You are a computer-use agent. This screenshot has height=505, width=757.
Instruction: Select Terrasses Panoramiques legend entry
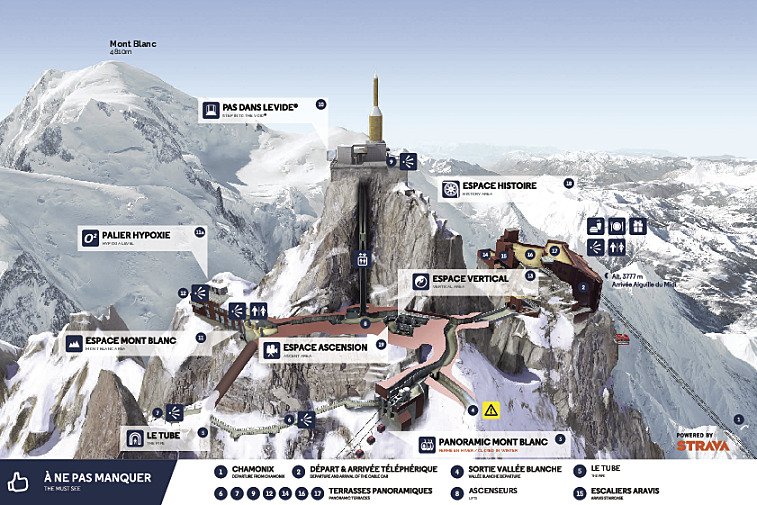point(372,493)
